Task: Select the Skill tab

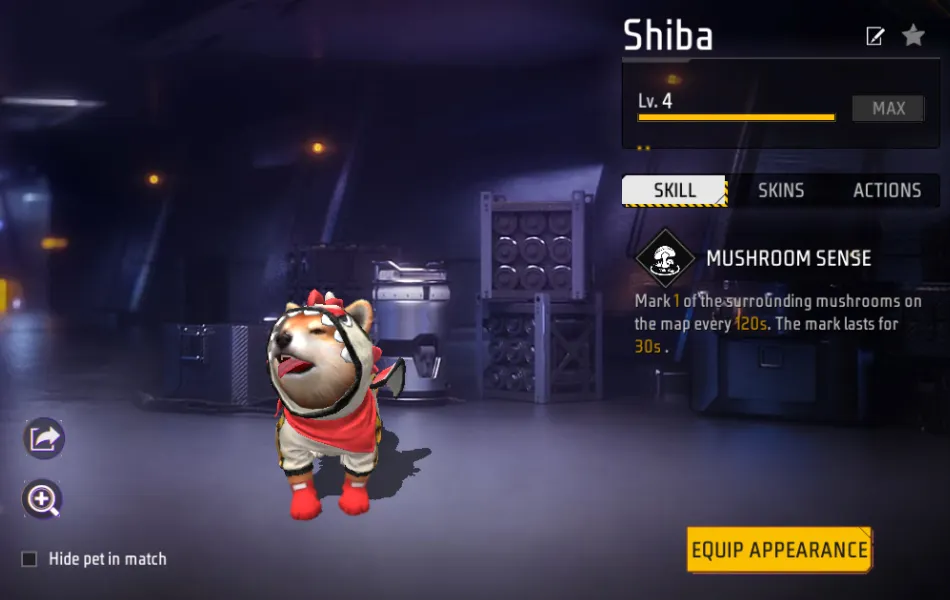Action: coord(674,190)
